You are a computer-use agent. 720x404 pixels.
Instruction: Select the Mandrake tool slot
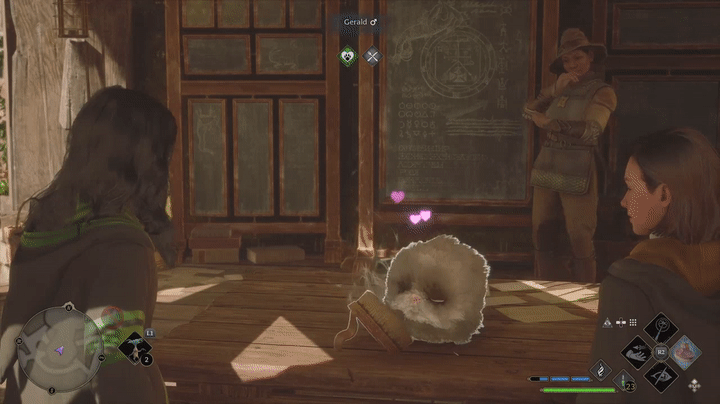point(137,348)
